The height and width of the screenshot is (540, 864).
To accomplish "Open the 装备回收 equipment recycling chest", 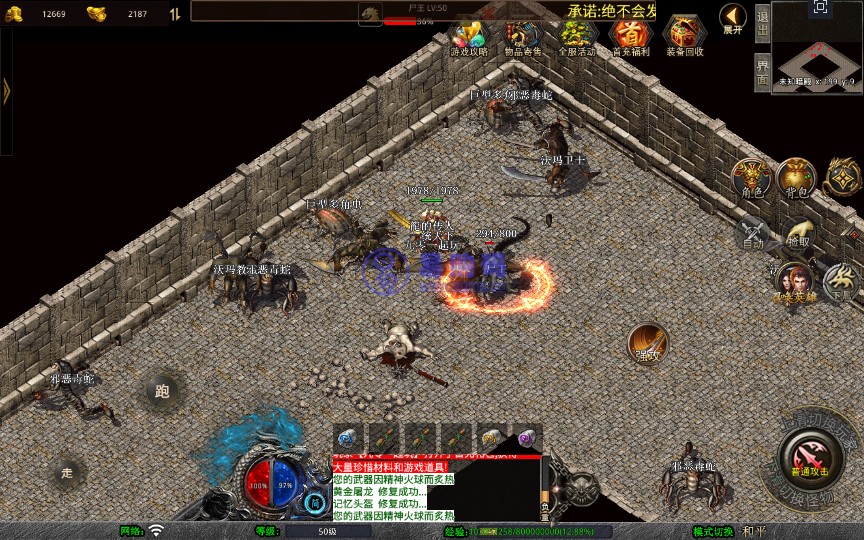I will click(684, 37).
